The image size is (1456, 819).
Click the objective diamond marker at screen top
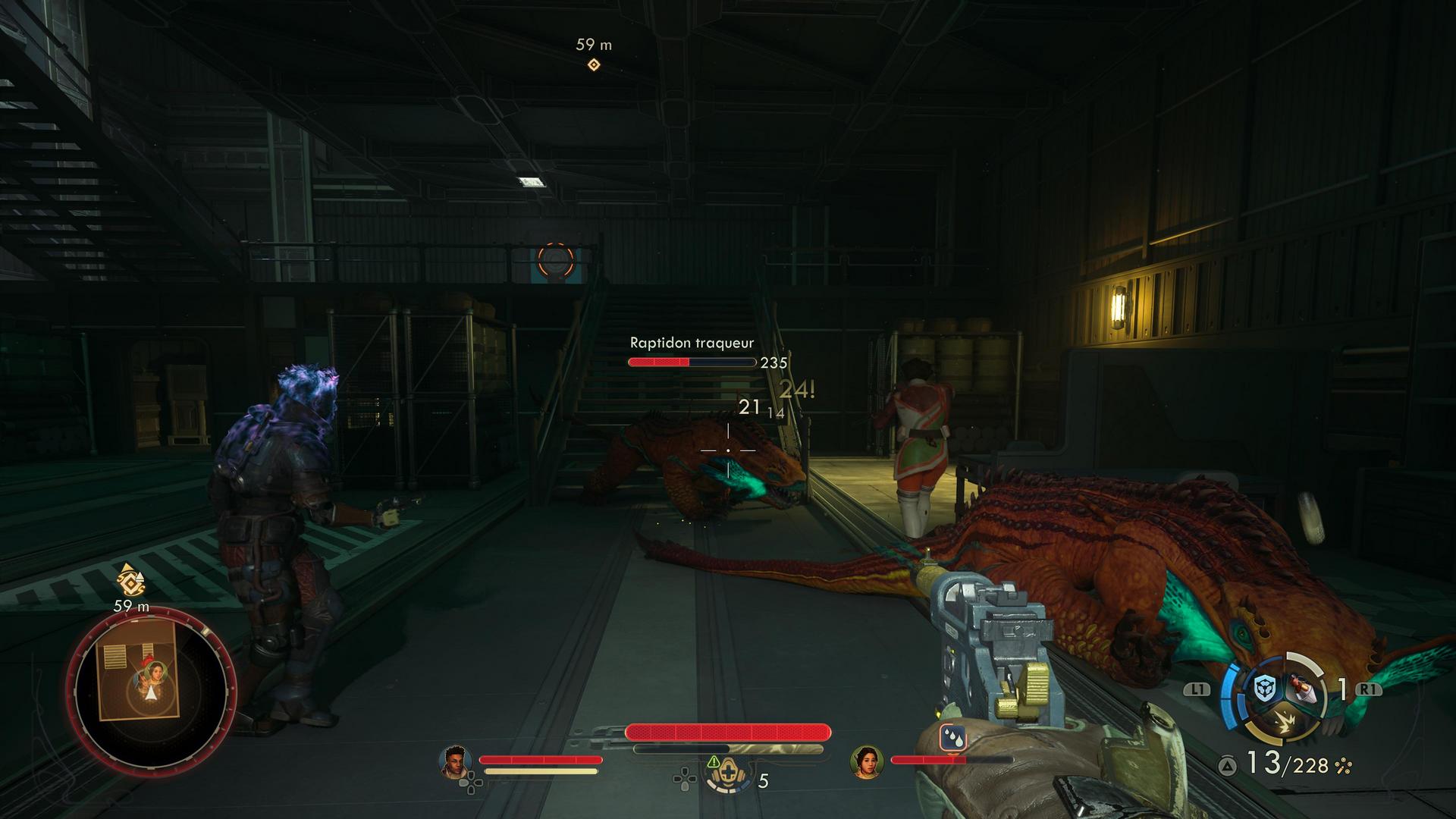(594, 65)
